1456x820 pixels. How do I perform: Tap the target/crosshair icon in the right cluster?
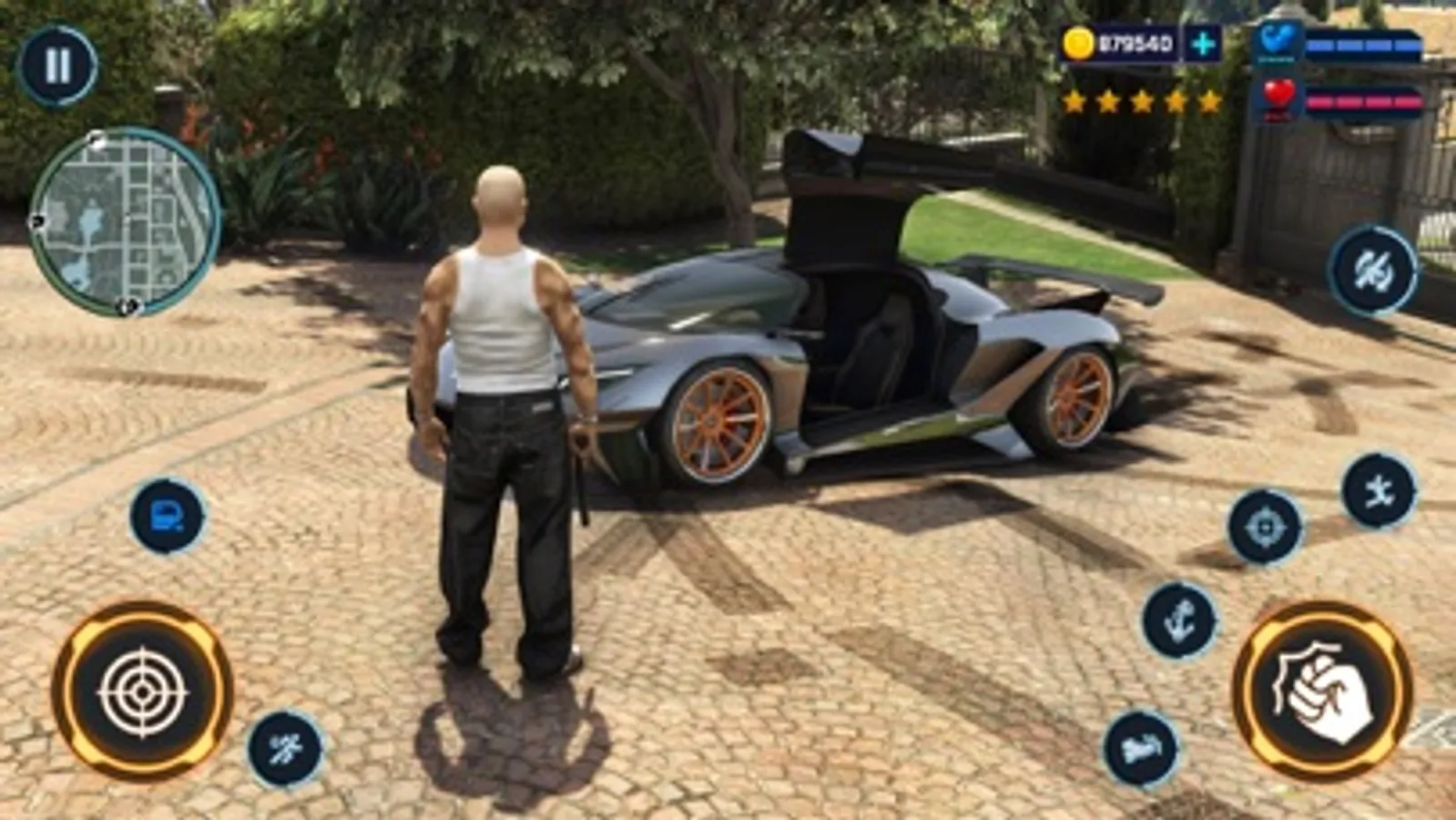[x=1263, y=527]
